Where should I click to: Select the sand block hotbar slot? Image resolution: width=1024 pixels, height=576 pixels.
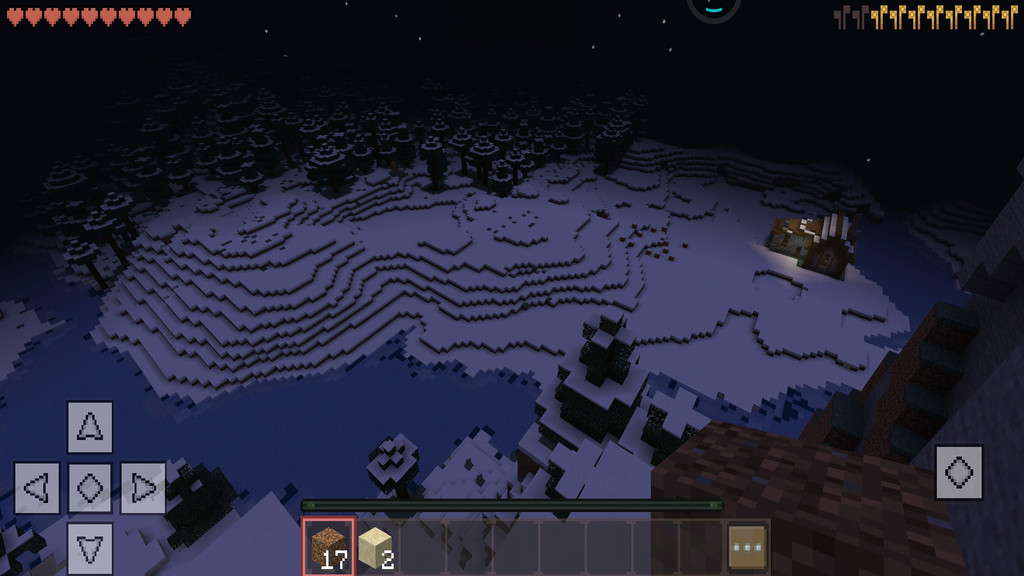click(x=376, y=546)
